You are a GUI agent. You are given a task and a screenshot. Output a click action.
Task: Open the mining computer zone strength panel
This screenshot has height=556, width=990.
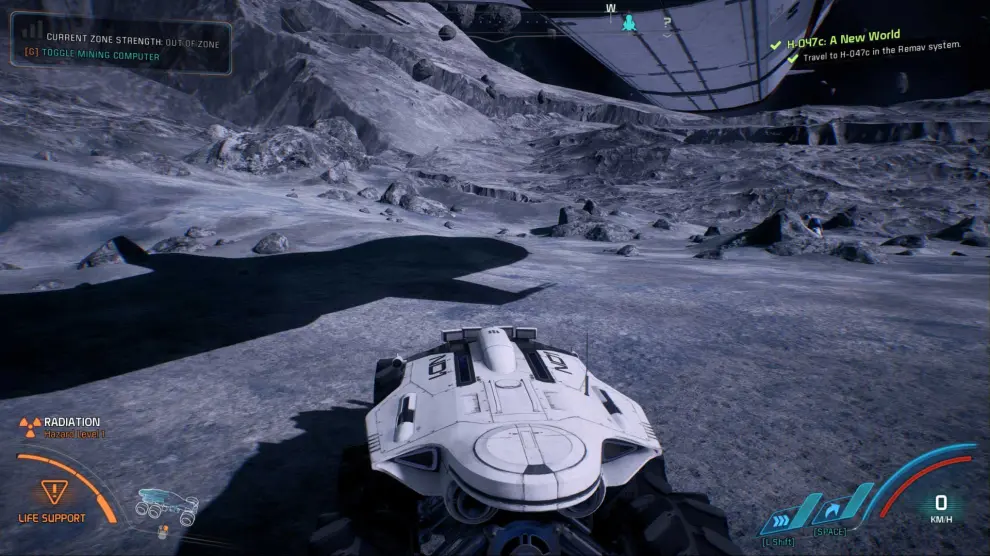[x=121, y=46]
